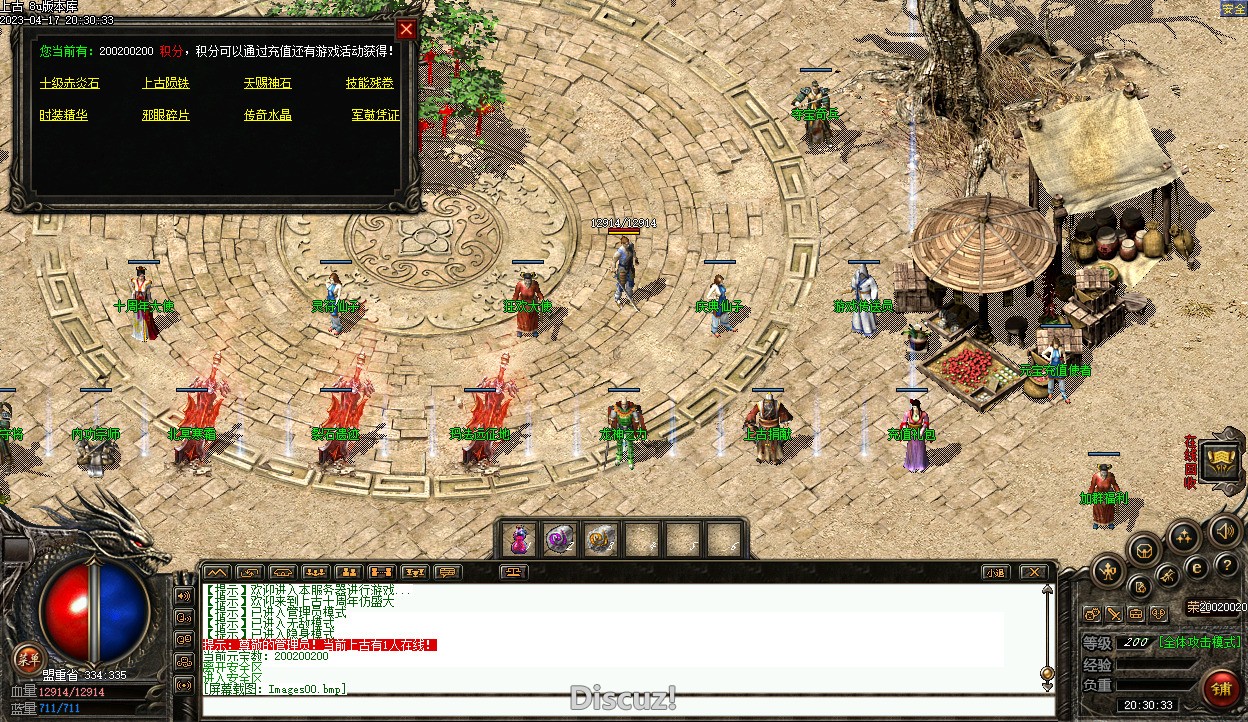Open the 在线回收 online recycle icon
Screen dimensions: 1248x722
[1222, 462]
